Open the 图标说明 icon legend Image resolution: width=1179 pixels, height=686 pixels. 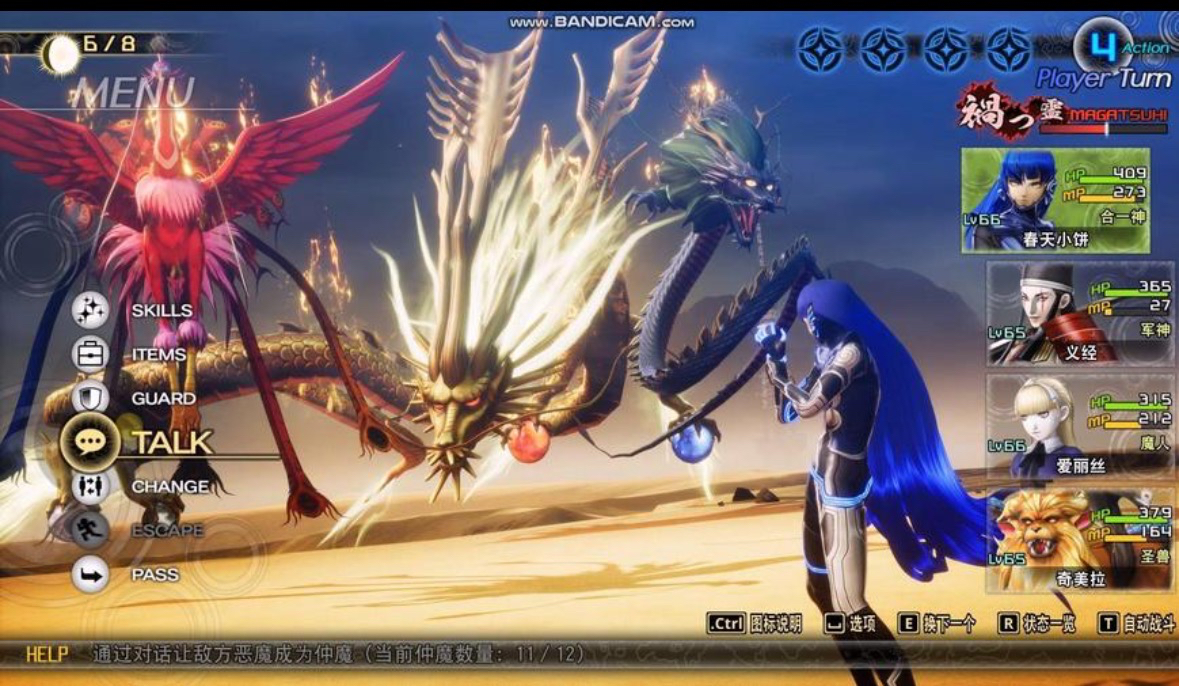click(x=755, y=624)
